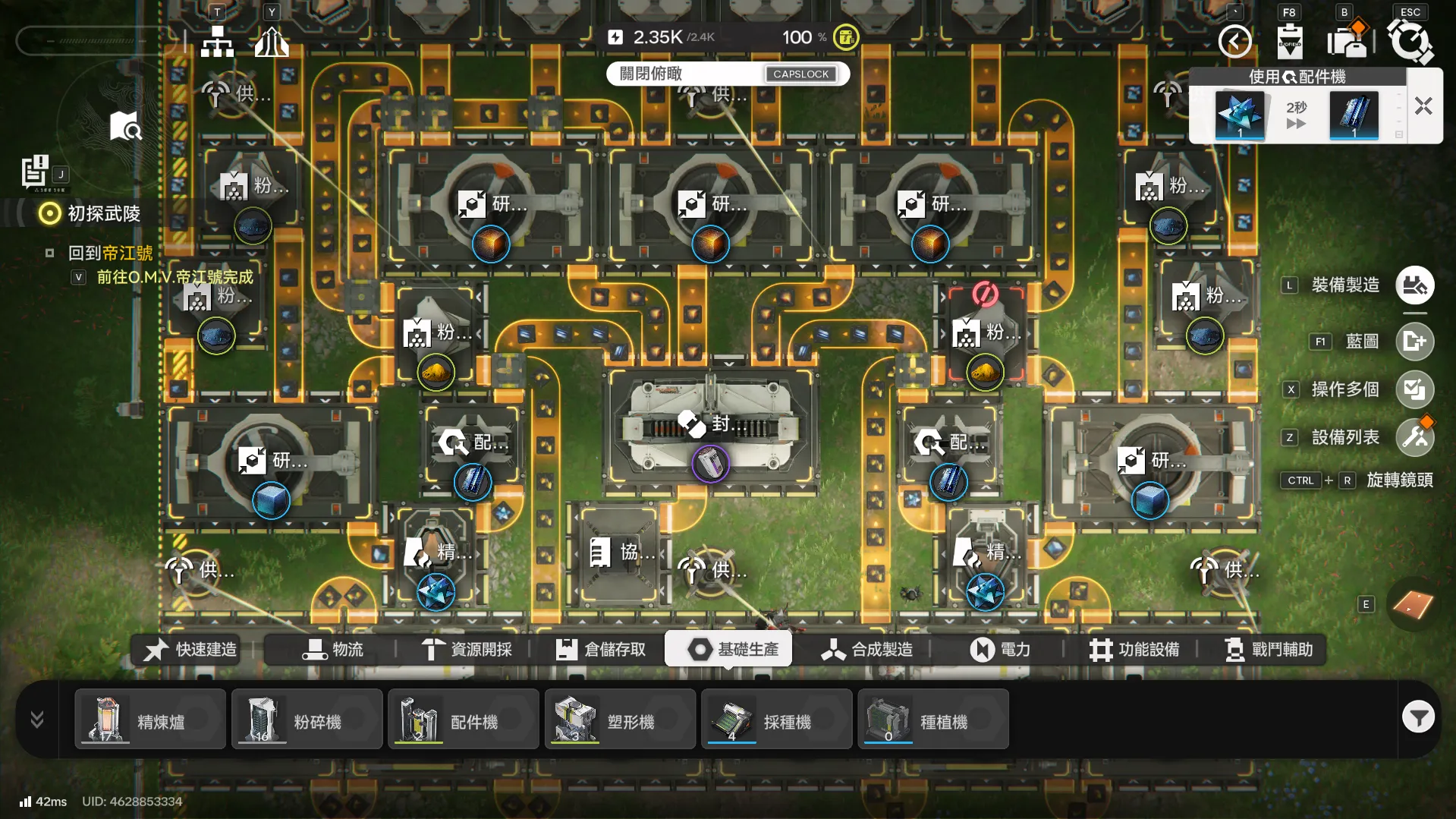Collapse the build bar with the double chevron

pos(37,719)
